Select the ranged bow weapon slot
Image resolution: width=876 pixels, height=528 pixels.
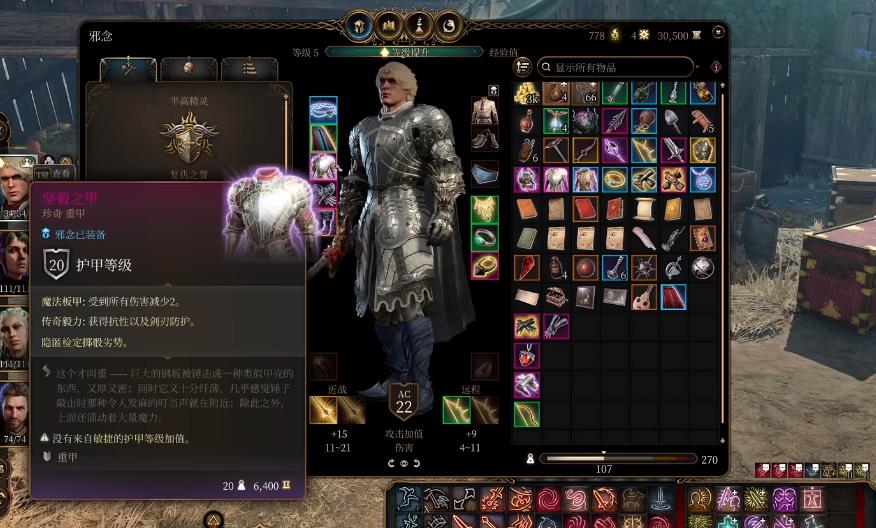(457, 410)
